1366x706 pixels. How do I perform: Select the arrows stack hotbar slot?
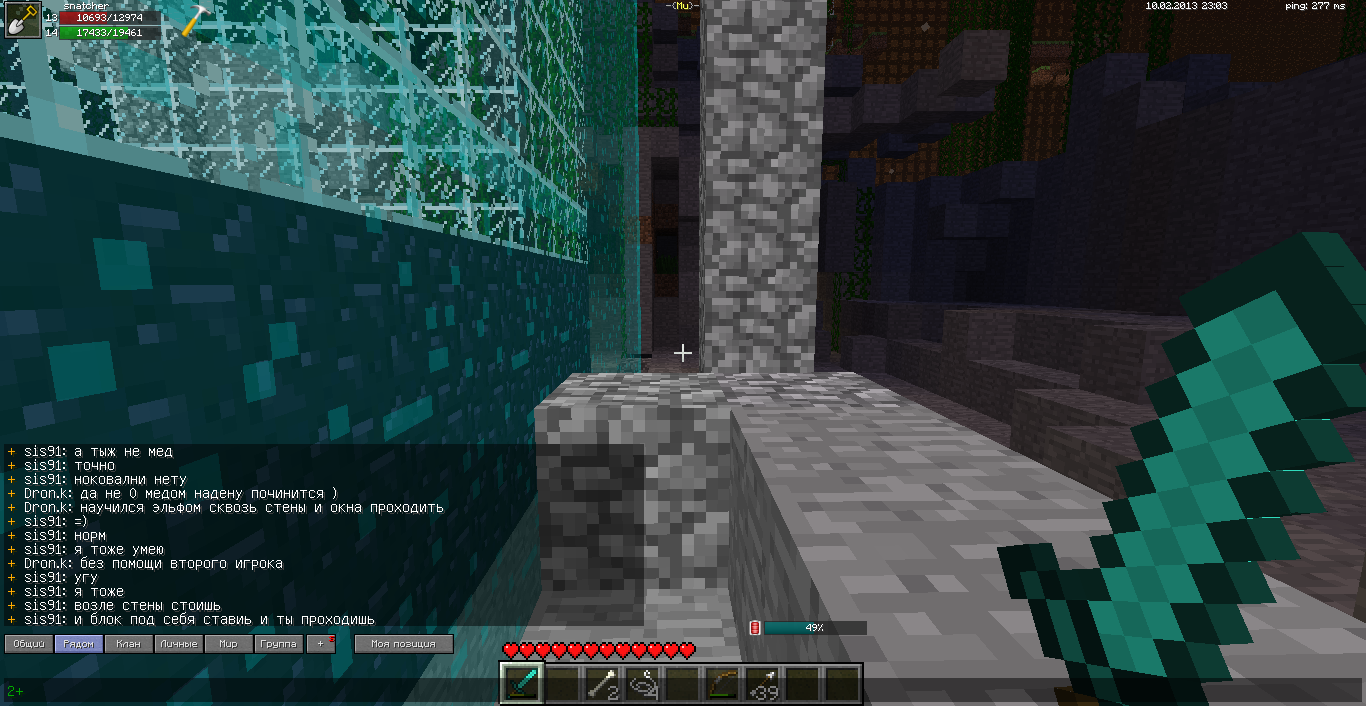click(x=762, y=684)
